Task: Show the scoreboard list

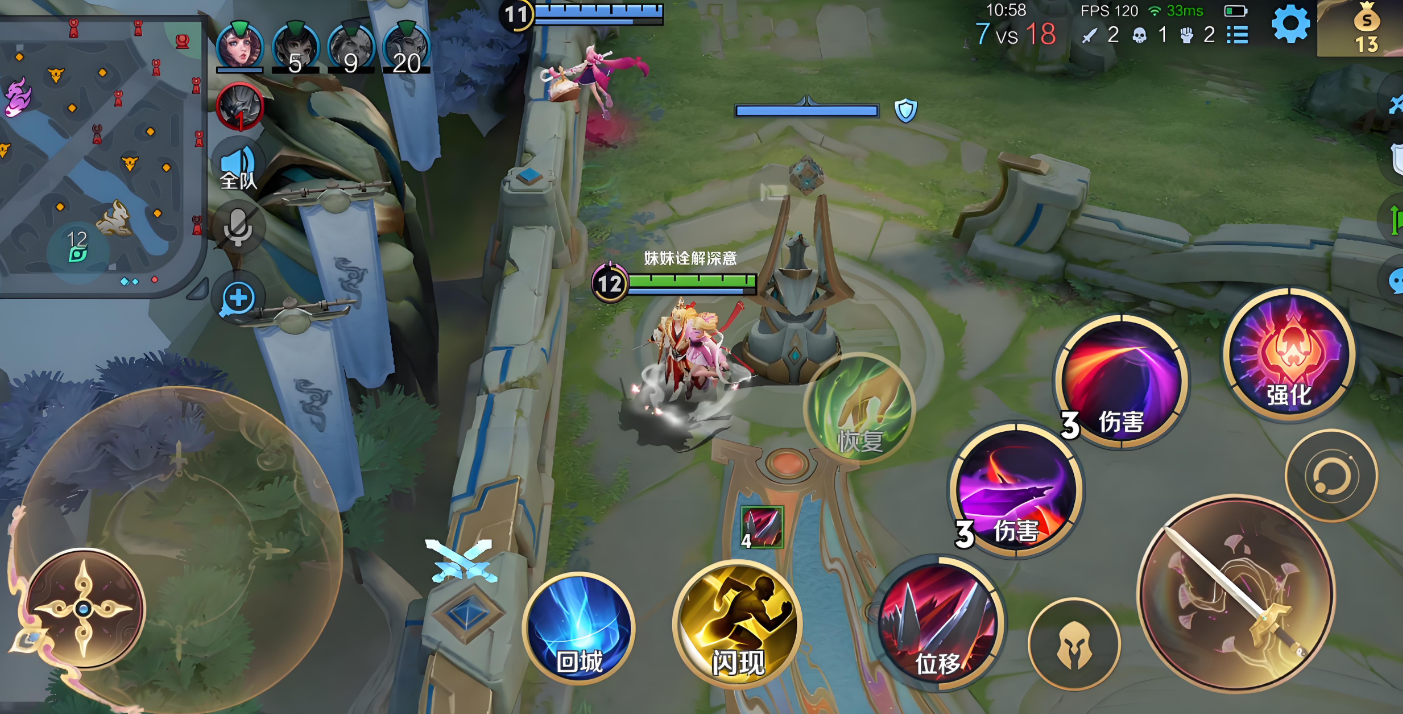Action: click(1238, 35)
